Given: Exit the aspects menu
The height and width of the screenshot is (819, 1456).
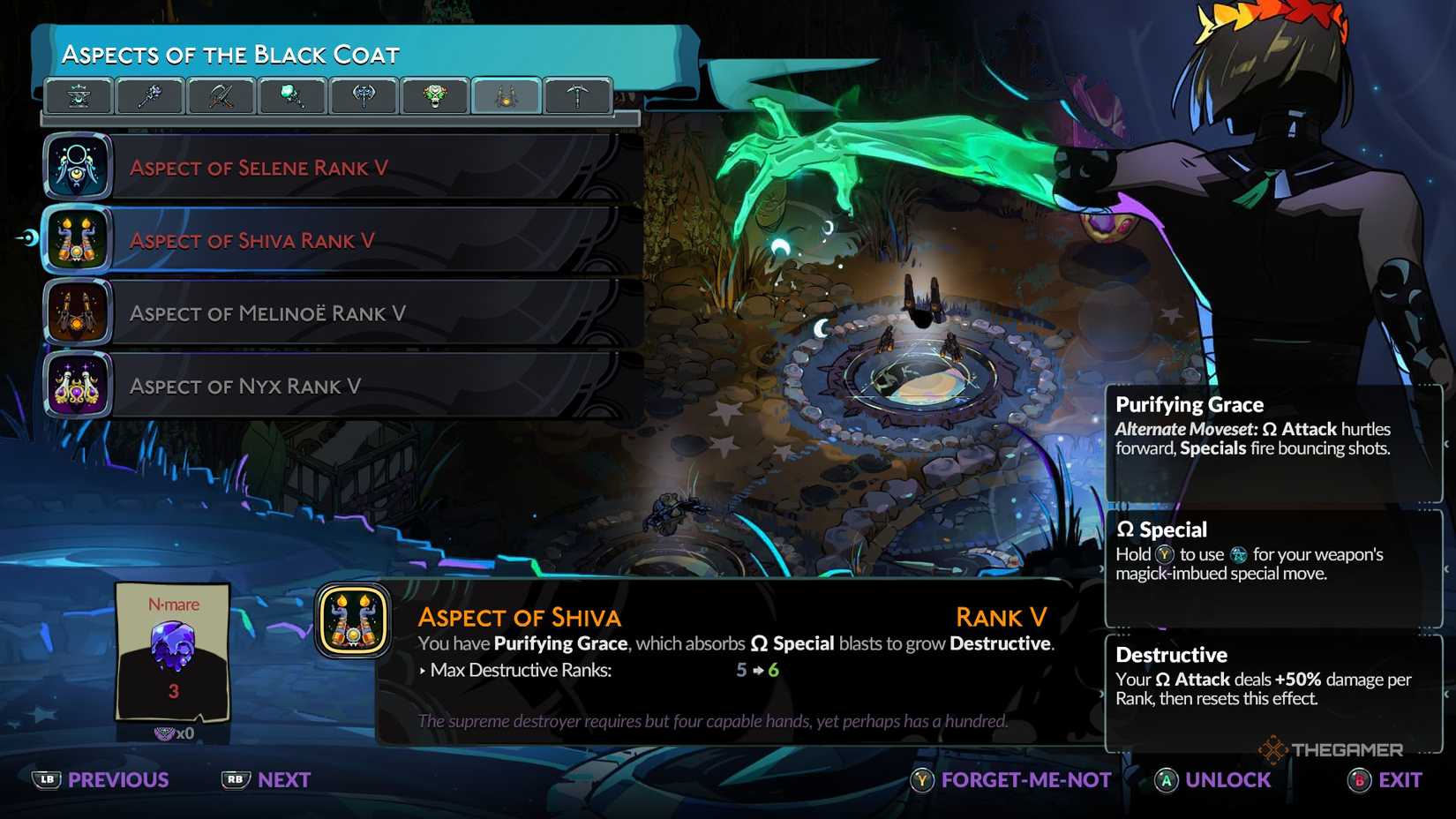Looking at the screenshot, I should pyautogui.click(x=1385, y=780).
